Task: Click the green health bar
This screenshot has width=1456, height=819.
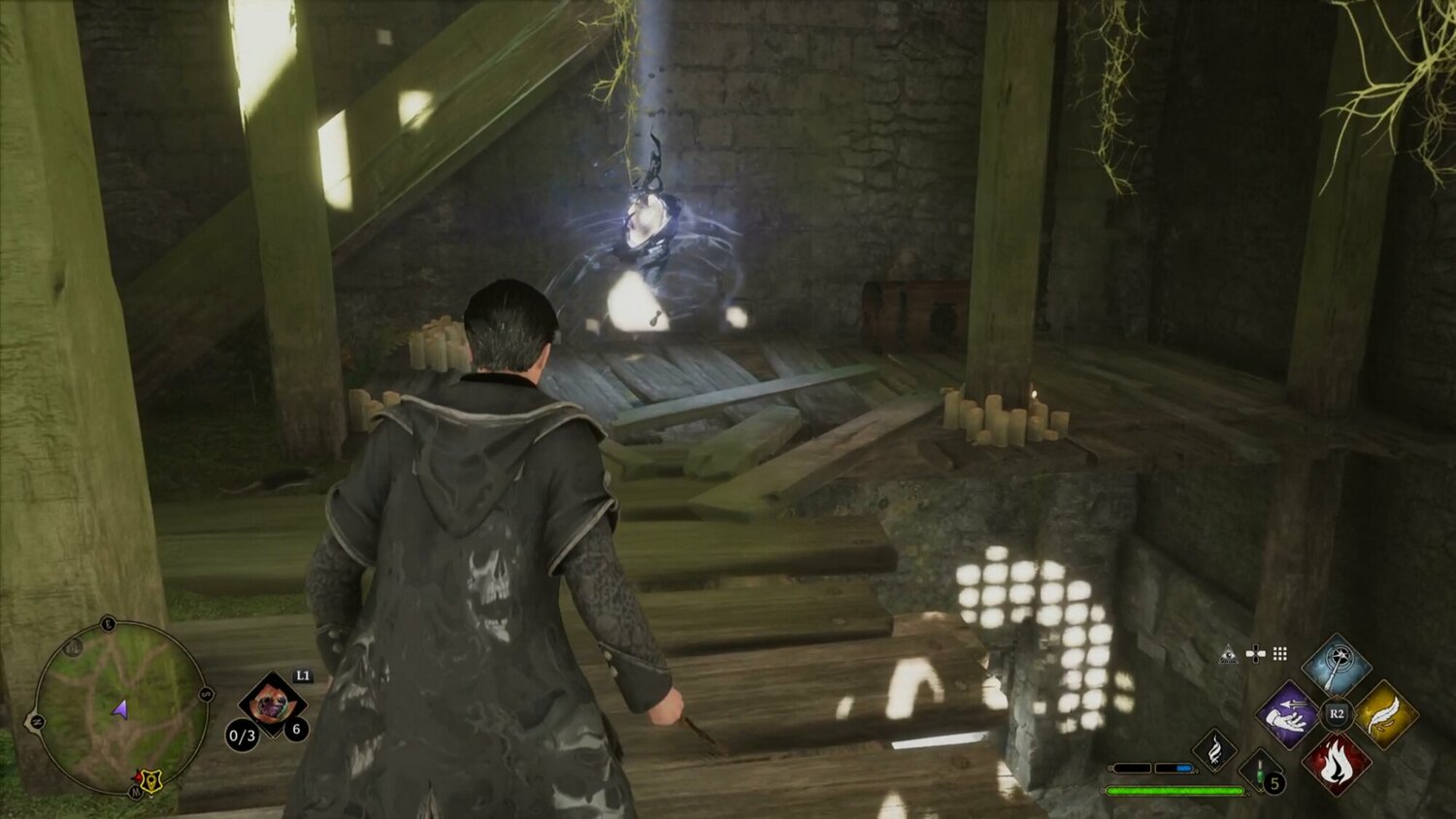Action: (x=1175, y=790)
